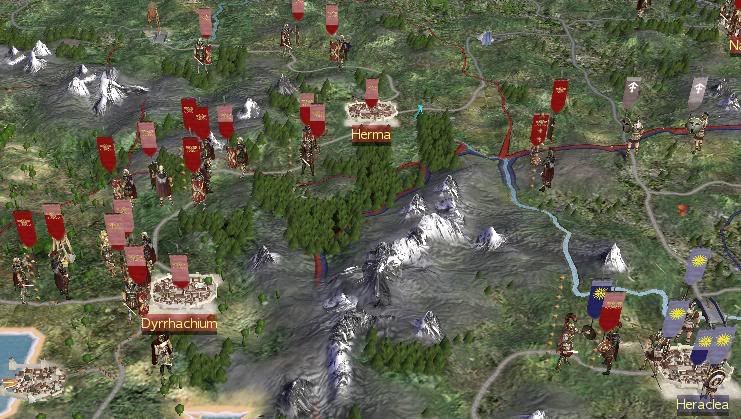This screenshot has width=741, height=419.
Task: Select the Herma settlement label
Action: point(370,135)
